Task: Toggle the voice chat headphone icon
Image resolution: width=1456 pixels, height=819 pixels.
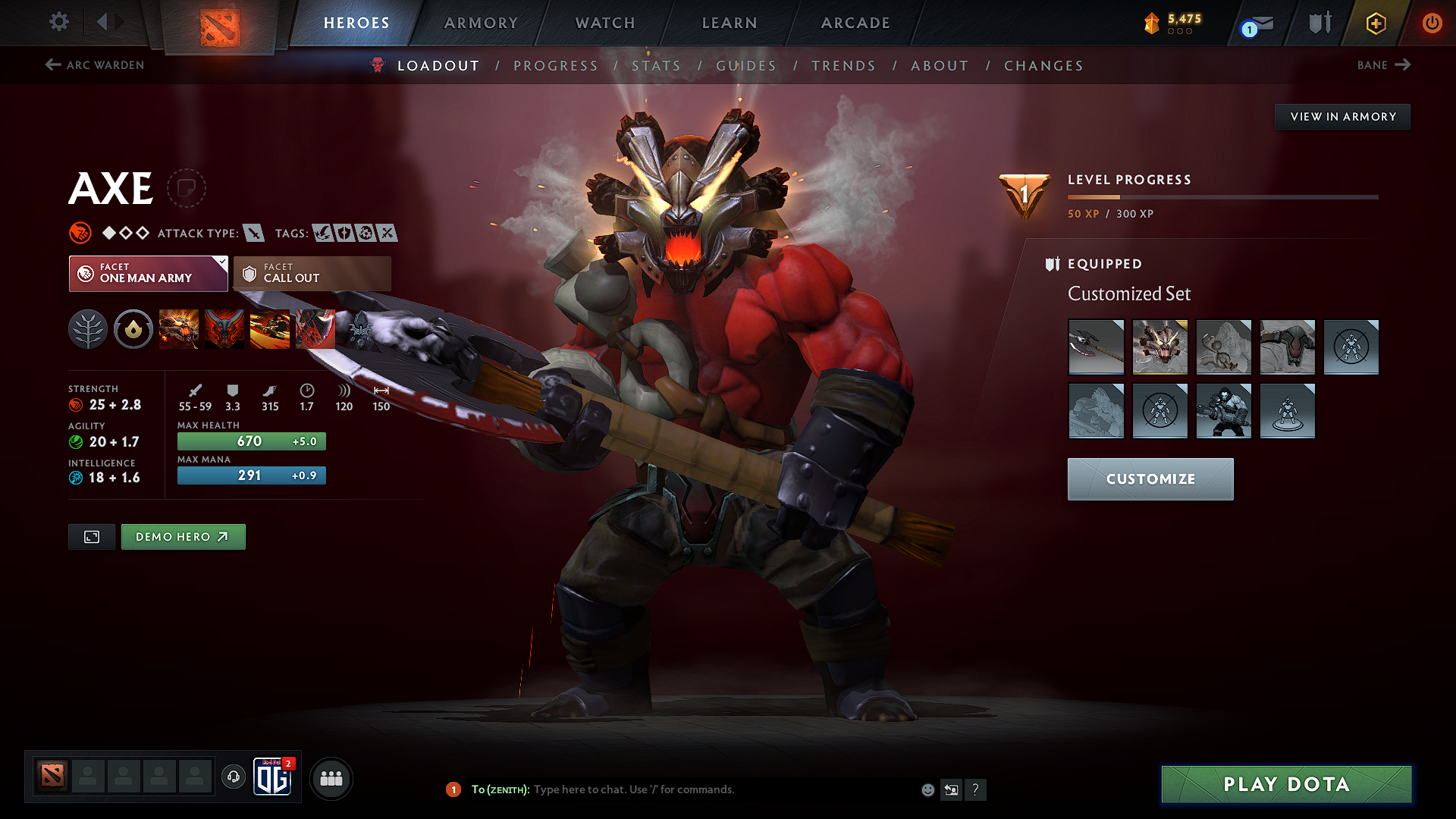Action: pyautogui.click(x=233, y=778)
